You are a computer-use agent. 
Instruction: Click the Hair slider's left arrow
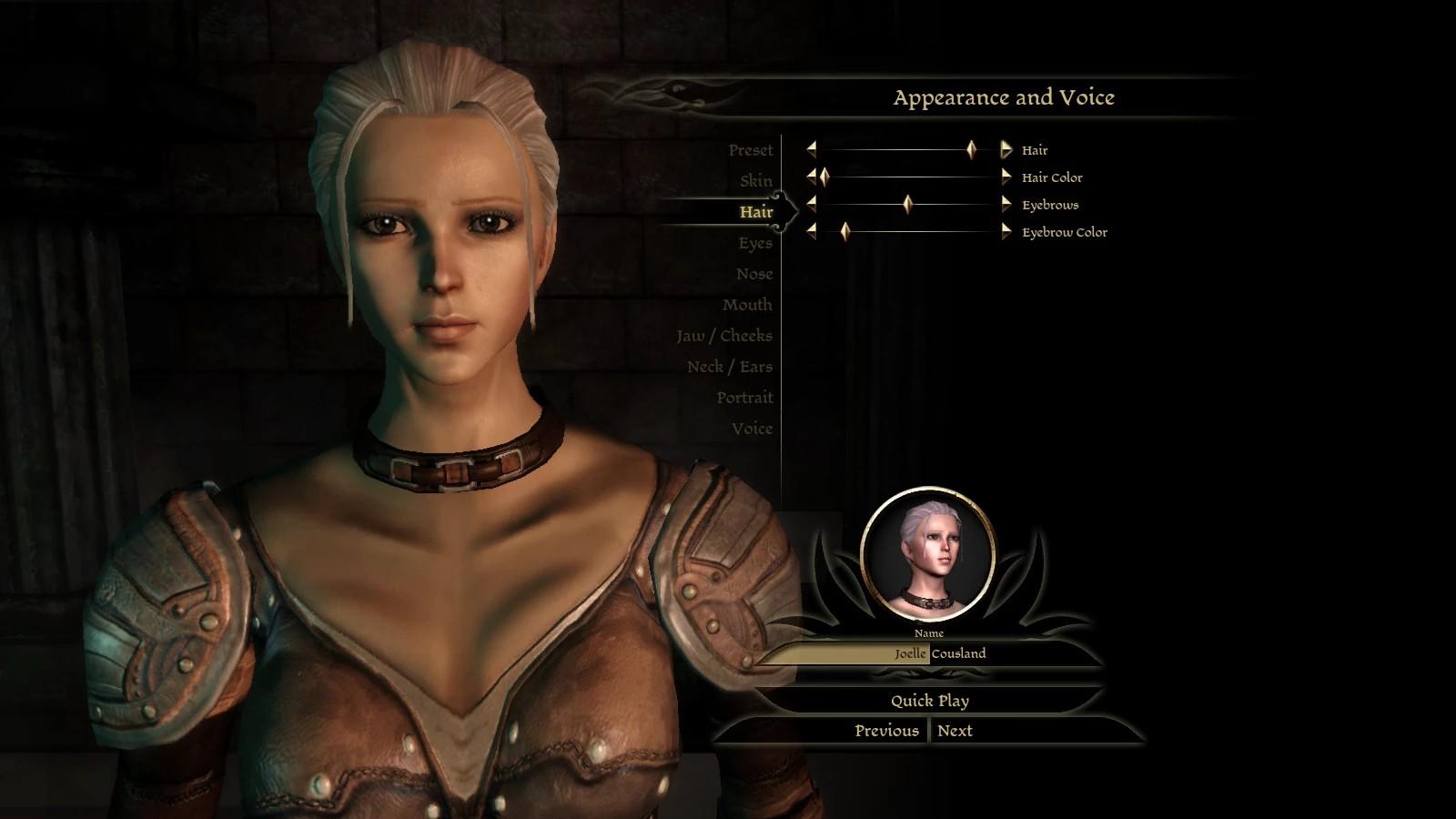pos(811,150)
